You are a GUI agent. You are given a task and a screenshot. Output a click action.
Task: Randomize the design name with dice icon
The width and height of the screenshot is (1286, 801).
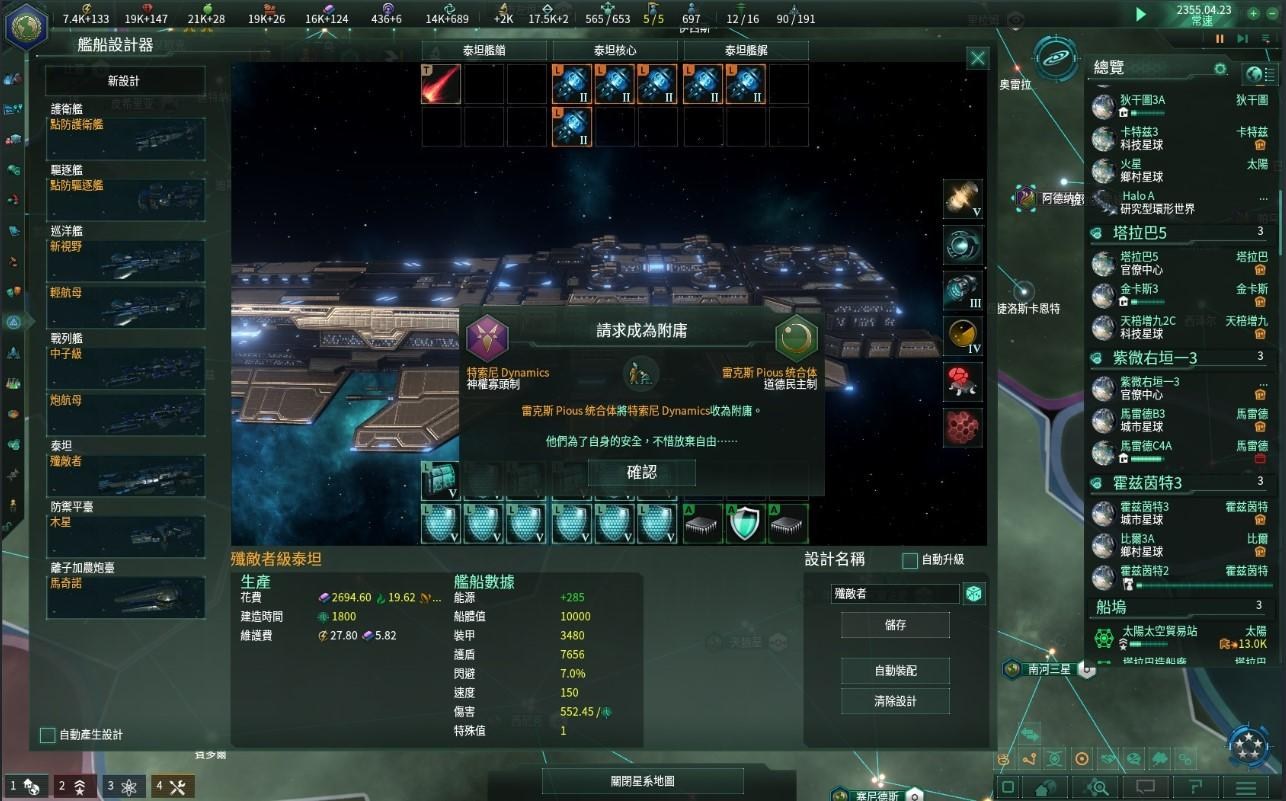pyautogui.click(x=973, y=594)
